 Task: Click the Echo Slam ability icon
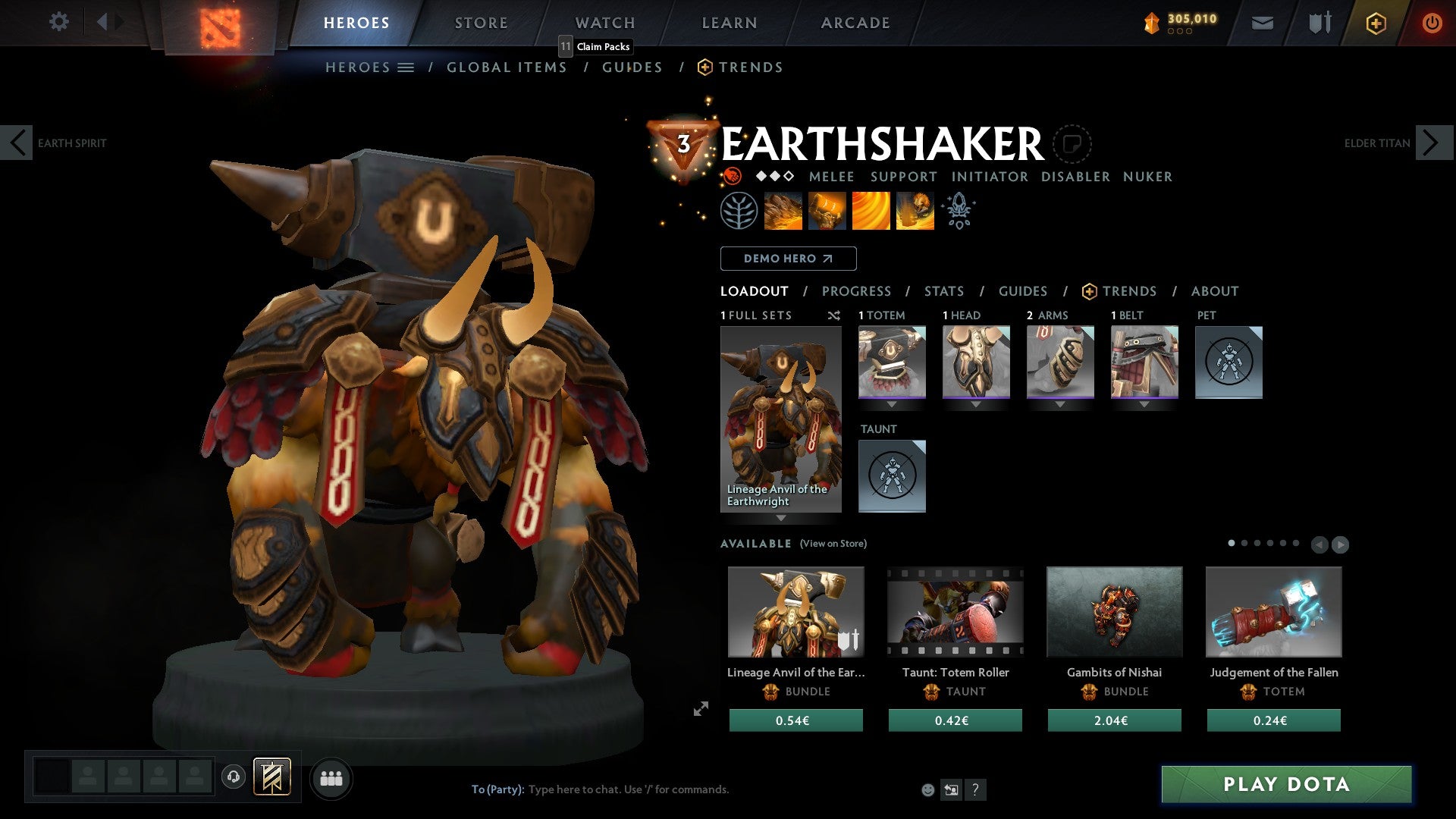915,210
